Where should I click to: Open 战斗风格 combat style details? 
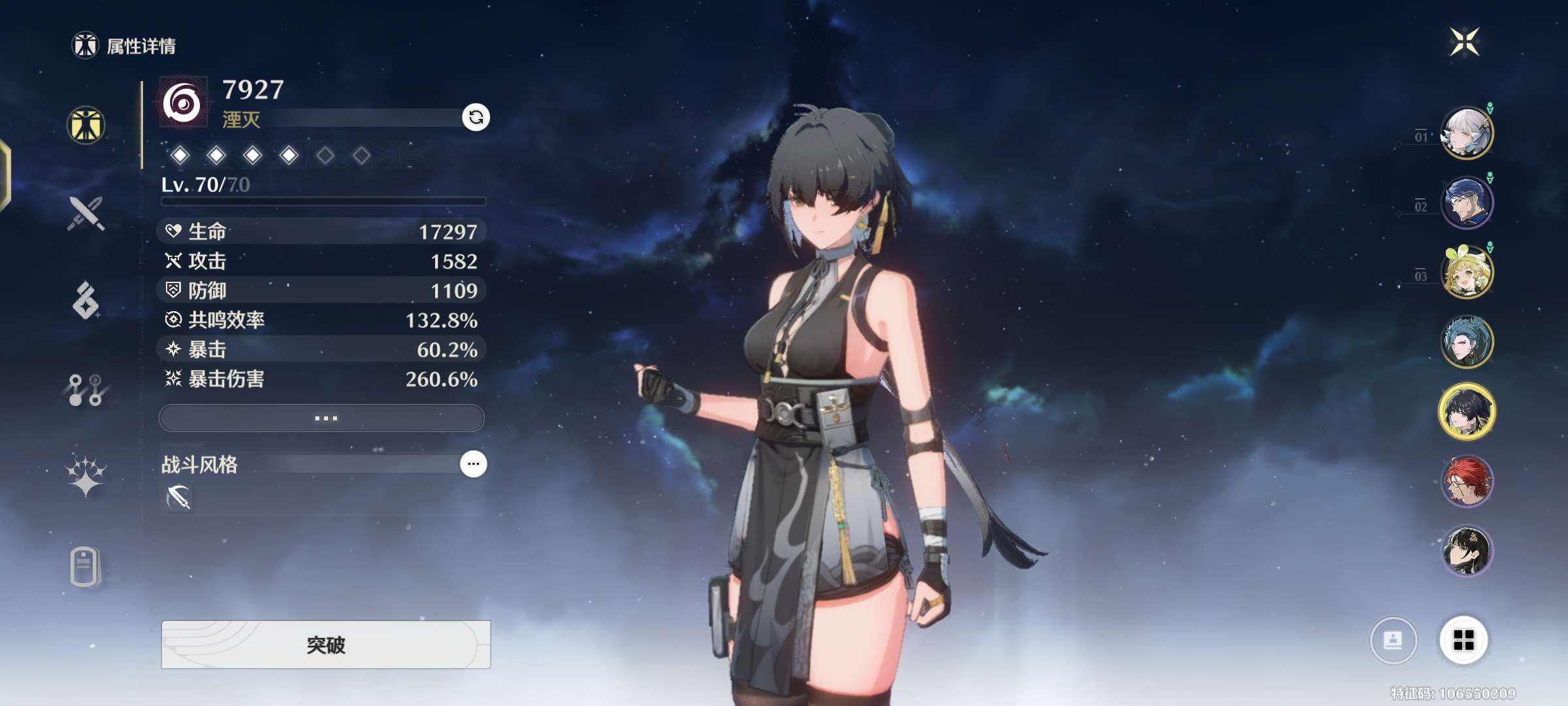point(473,464)
